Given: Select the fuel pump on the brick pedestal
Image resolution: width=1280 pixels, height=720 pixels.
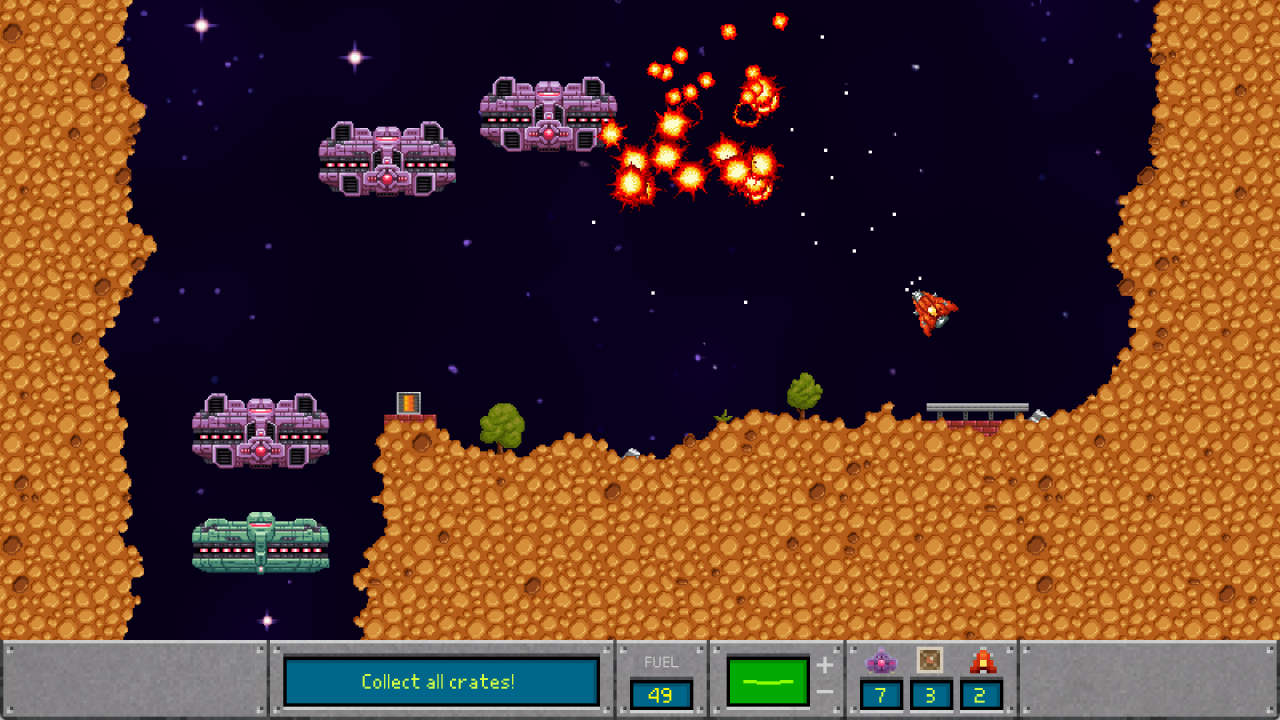Looking at the screenshot, I should pyautogui.click(x=408, y=402).
